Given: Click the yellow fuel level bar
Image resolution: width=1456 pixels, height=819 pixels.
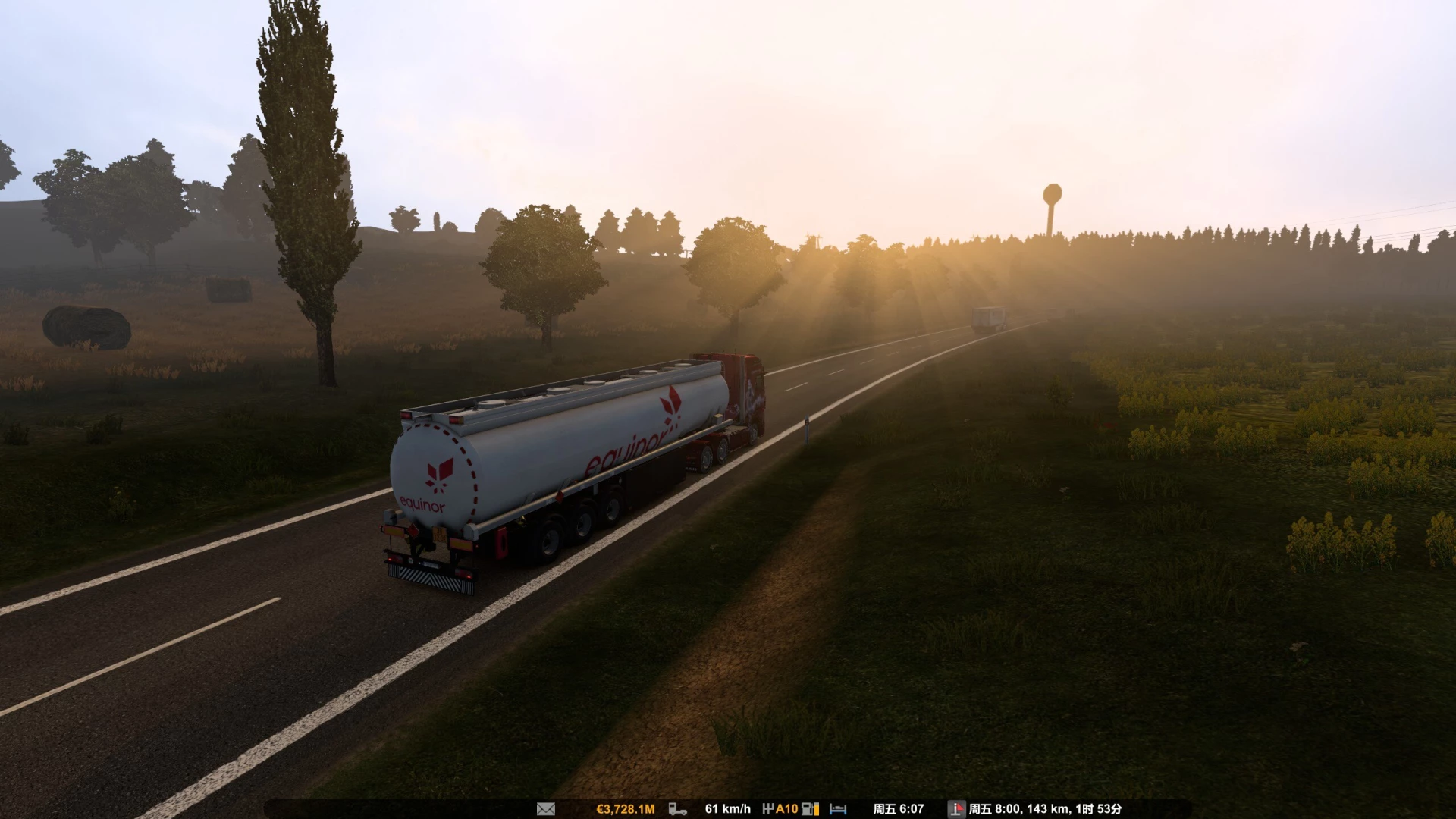Looking at the screenshot, I should [816, 809].
